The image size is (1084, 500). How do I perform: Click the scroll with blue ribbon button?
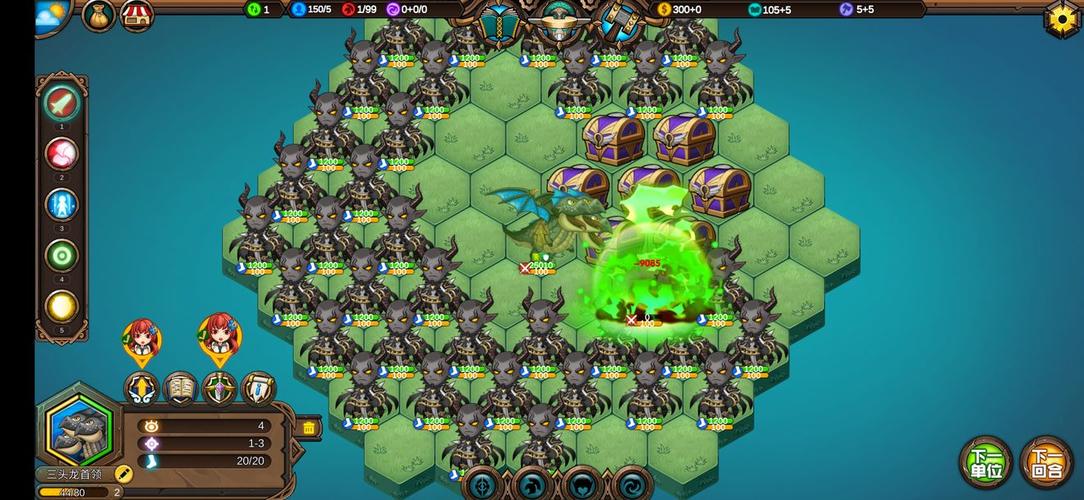[258, 388]
